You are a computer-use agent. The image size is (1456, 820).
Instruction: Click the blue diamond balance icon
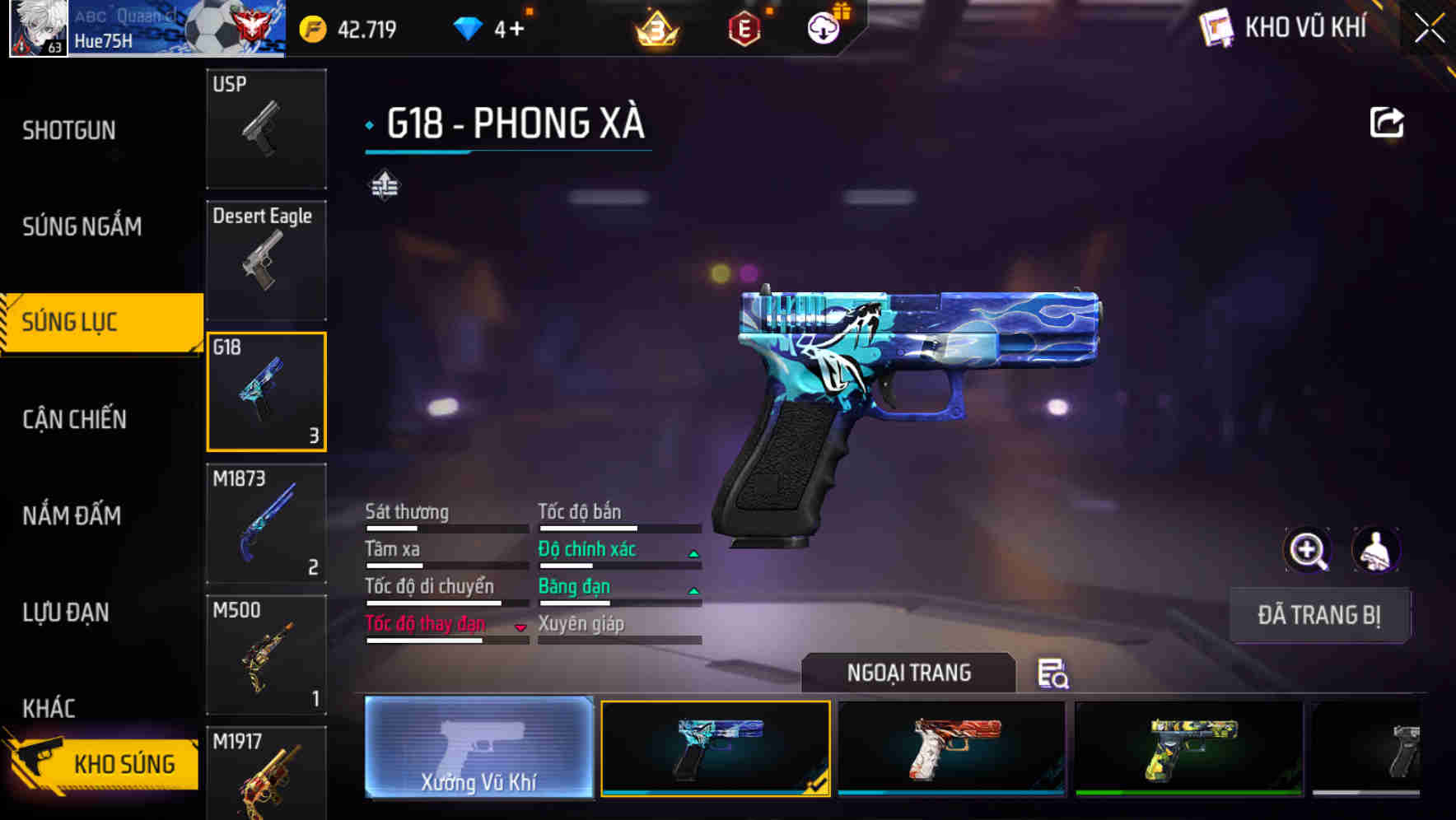tap(468, 27)
